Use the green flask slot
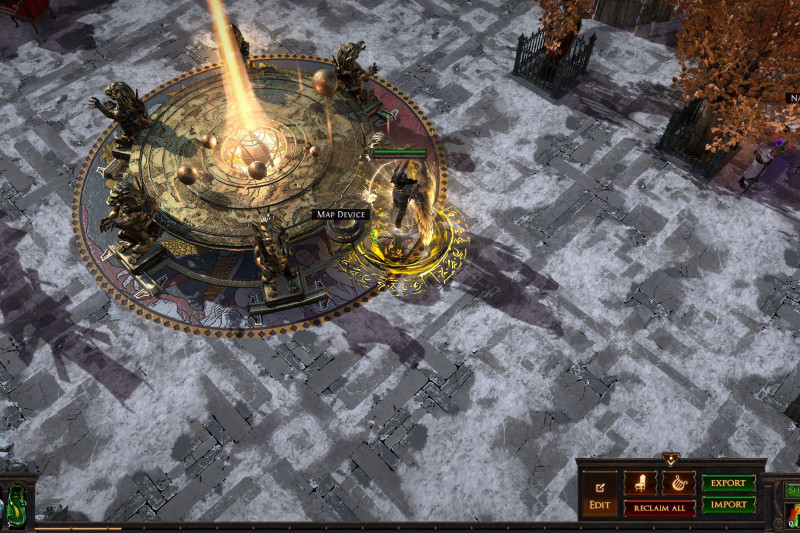 pos(17,503)
